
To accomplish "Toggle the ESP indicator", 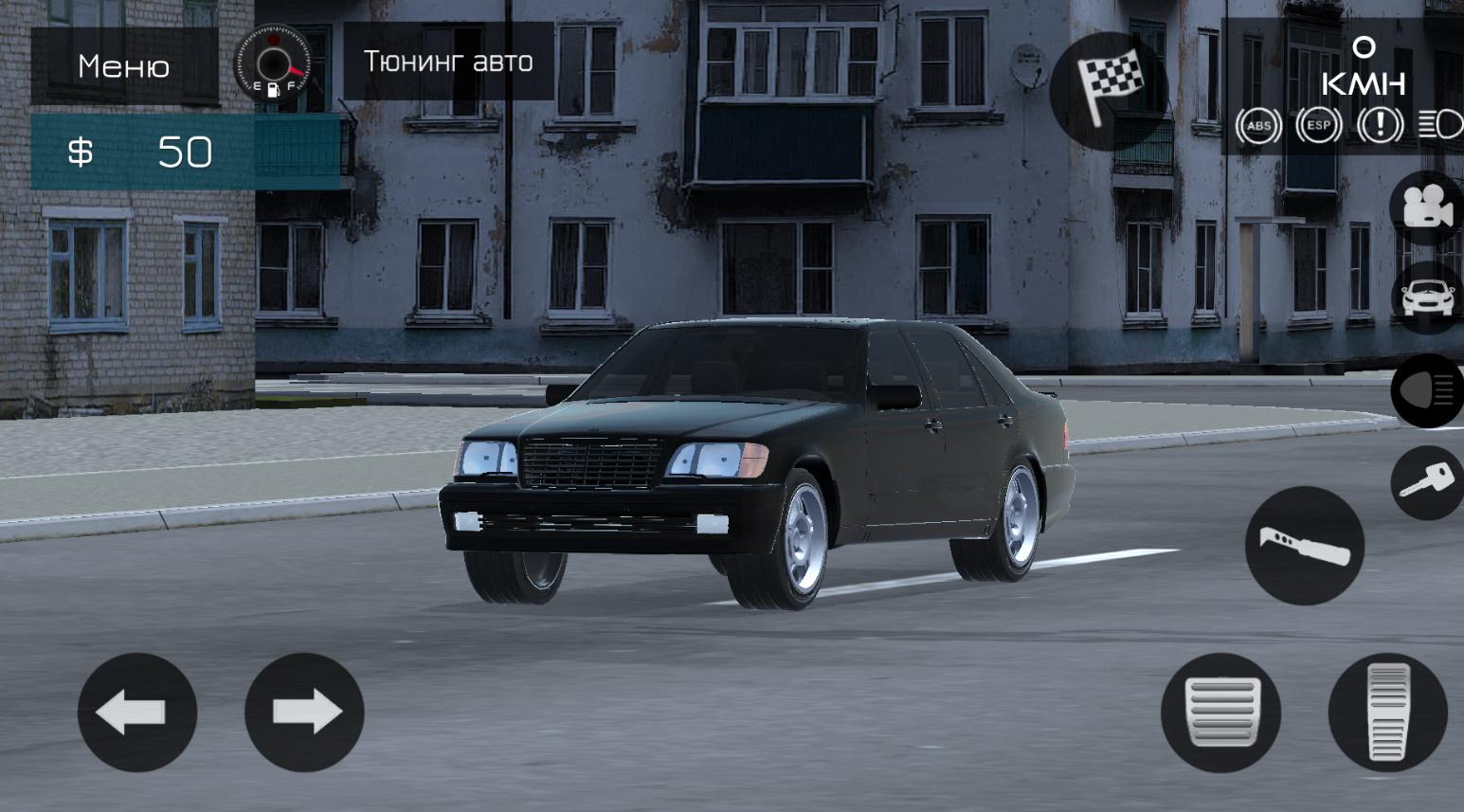I will (1319, 125).
